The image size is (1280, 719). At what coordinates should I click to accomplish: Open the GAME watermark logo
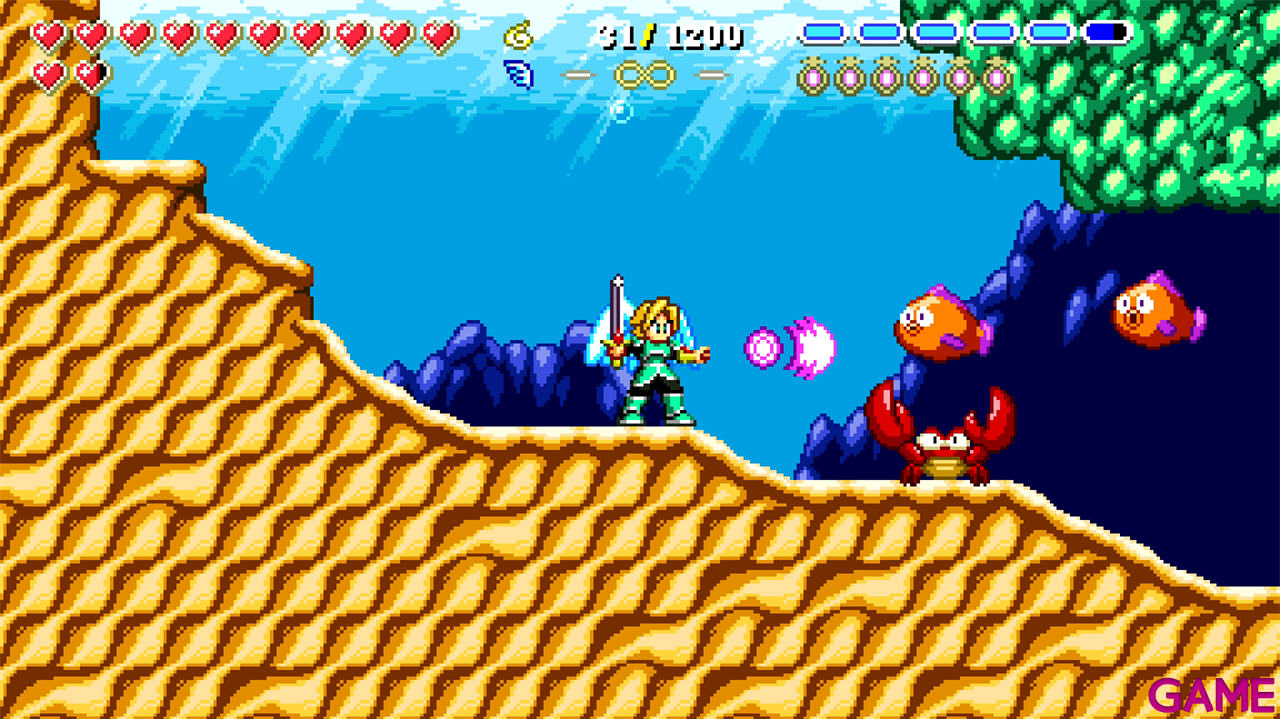coord(1211,695)
